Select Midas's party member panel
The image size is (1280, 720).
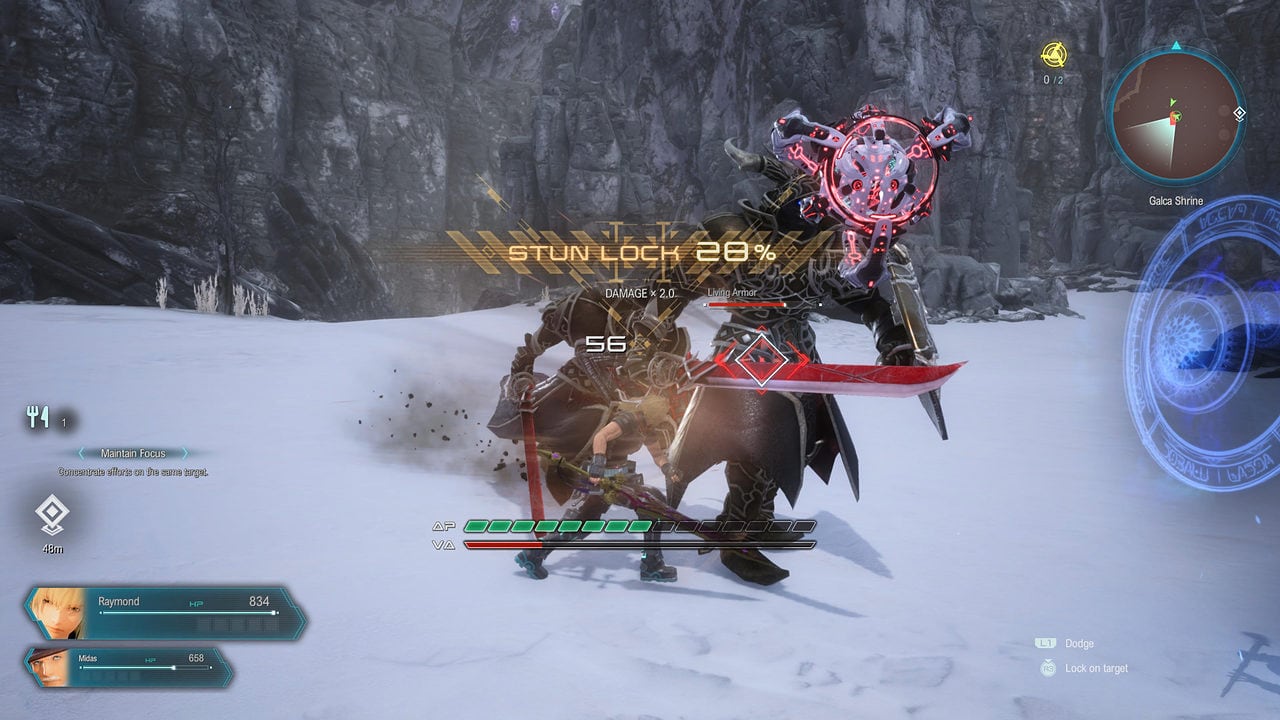[x=130, y=666]
